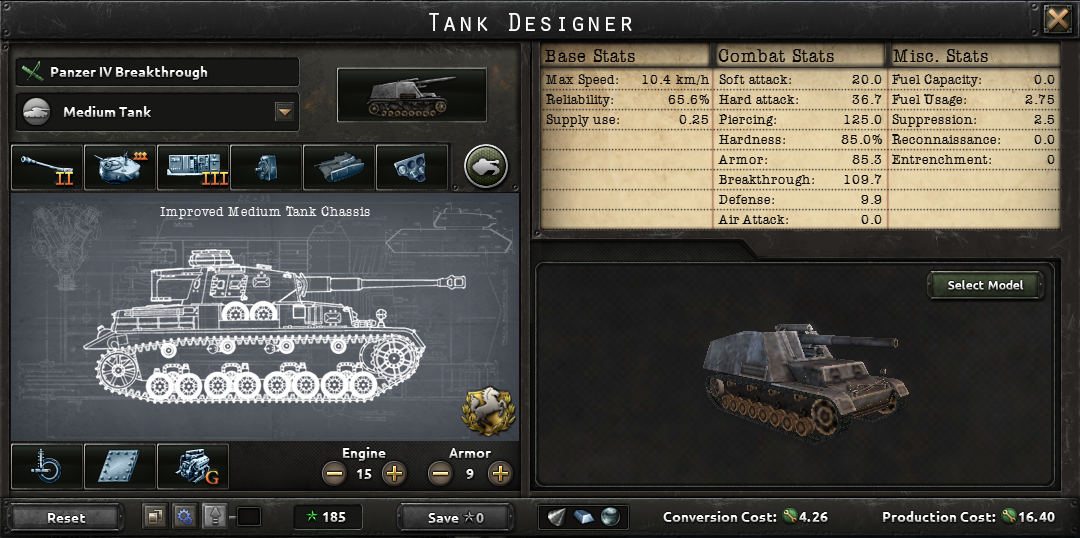The width and height of the screenshot is (1080, 538).
Task: Click the copy design button beside Reset
Action: pos(154,517)
